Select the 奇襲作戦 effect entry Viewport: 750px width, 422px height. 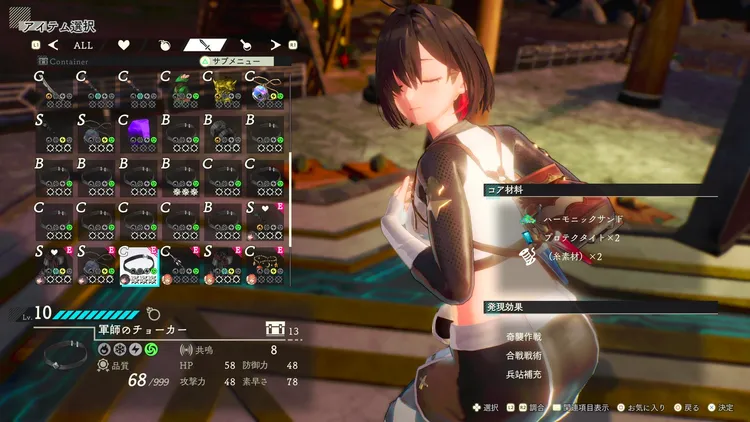(x=524, y=337)
